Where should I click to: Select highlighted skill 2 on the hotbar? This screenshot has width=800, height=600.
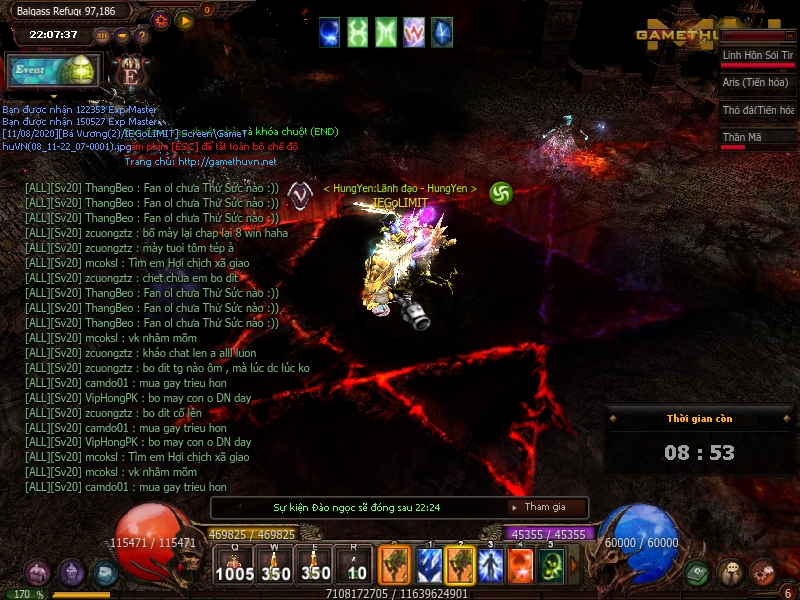(x=460, y=566)
